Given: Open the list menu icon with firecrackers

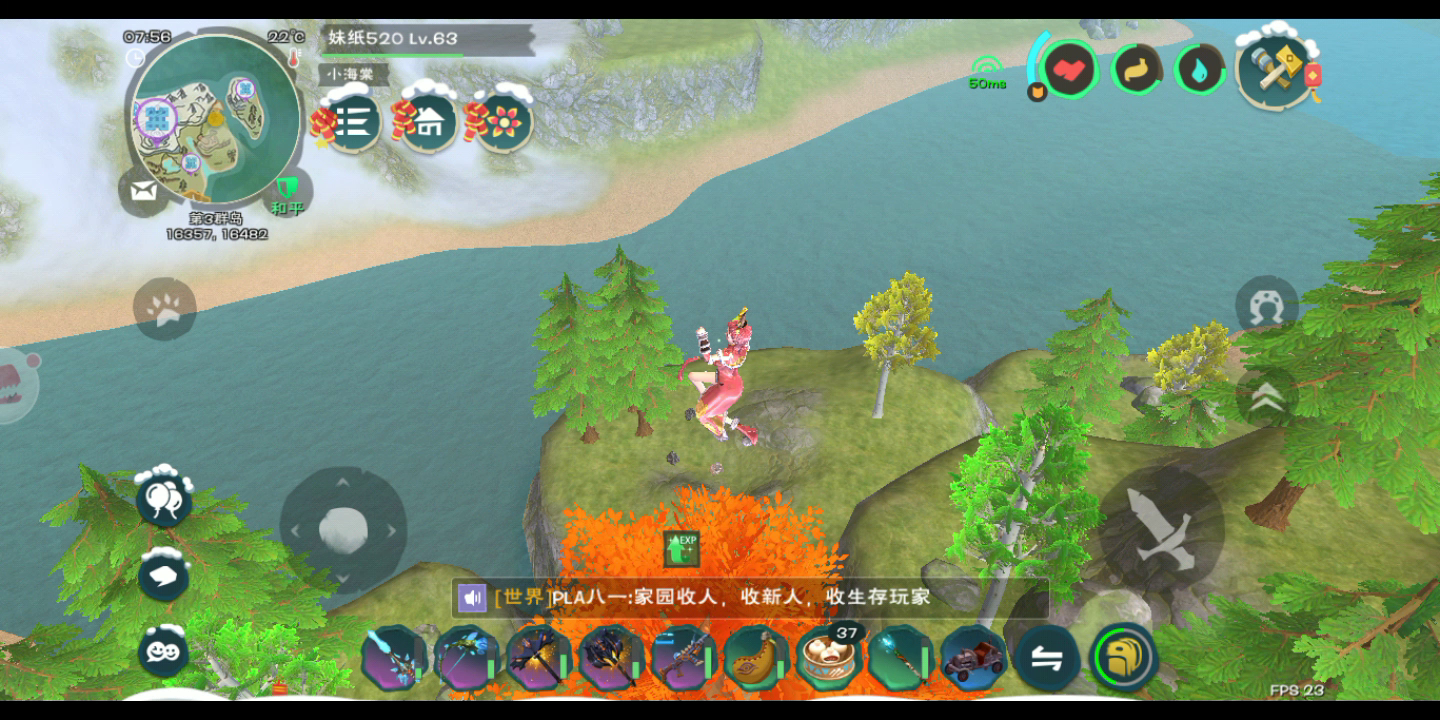Looking at the screenshot, I should pyautogui.click(x=352, y=122).
